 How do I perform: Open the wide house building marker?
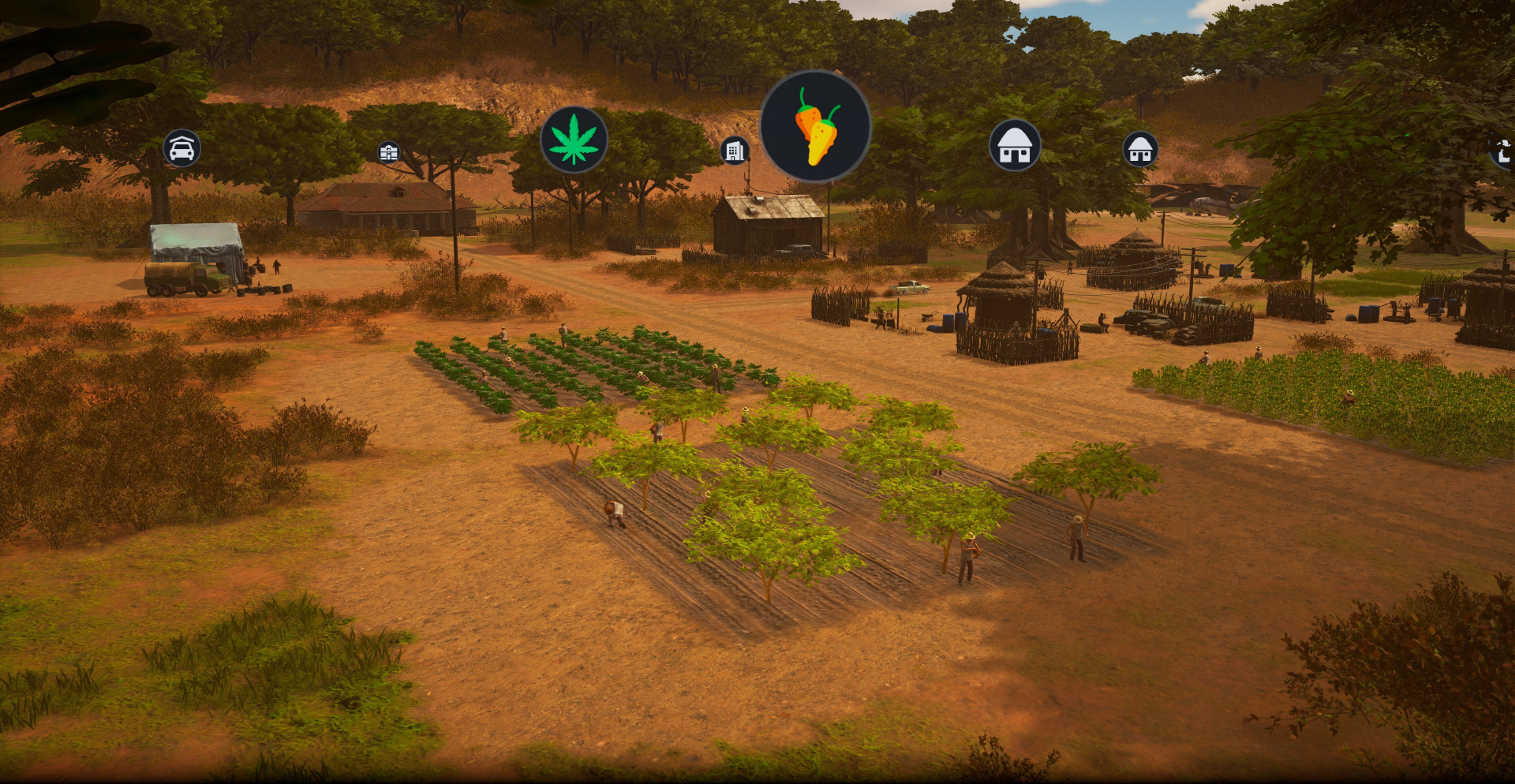388,152
